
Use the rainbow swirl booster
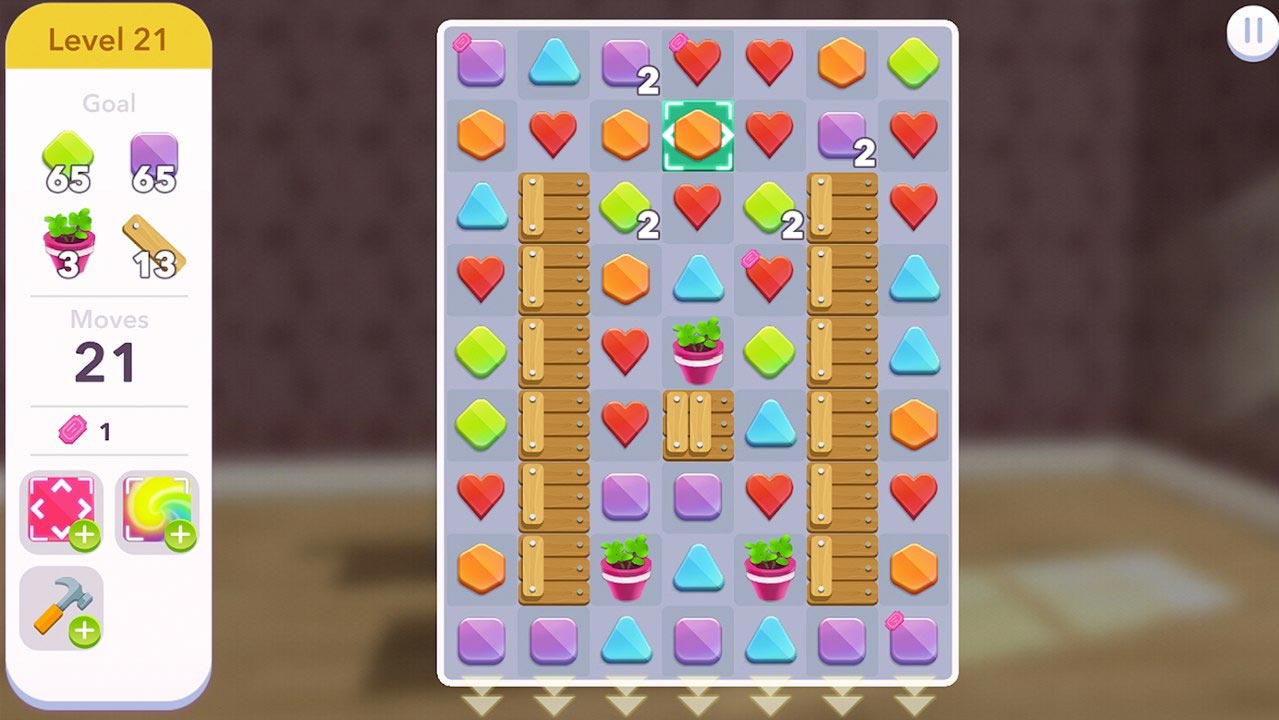(157, 511)
